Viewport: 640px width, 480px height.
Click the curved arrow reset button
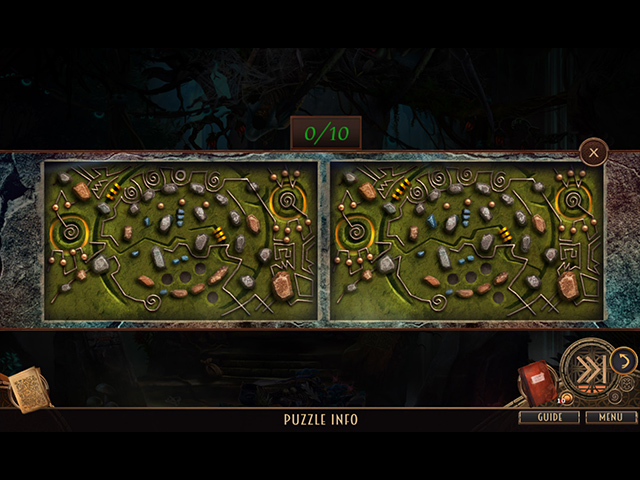coord(622,358)
